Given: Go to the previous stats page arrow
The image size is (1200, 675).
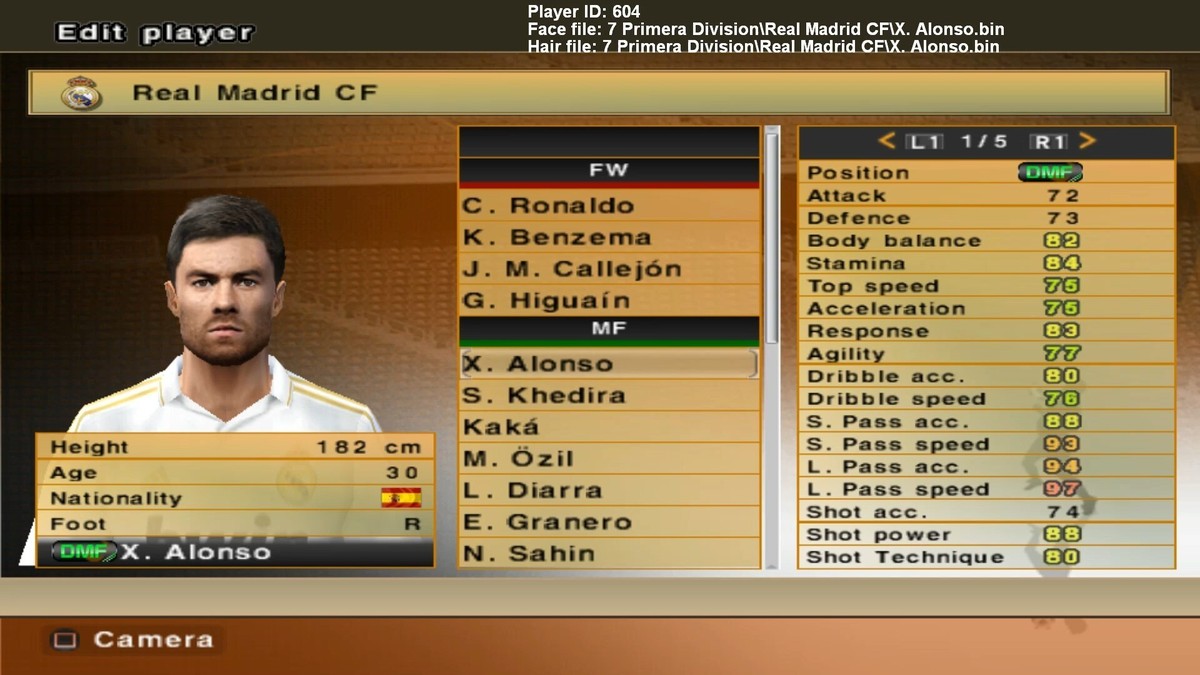Looking at the screenshot, I should (887, 142).
